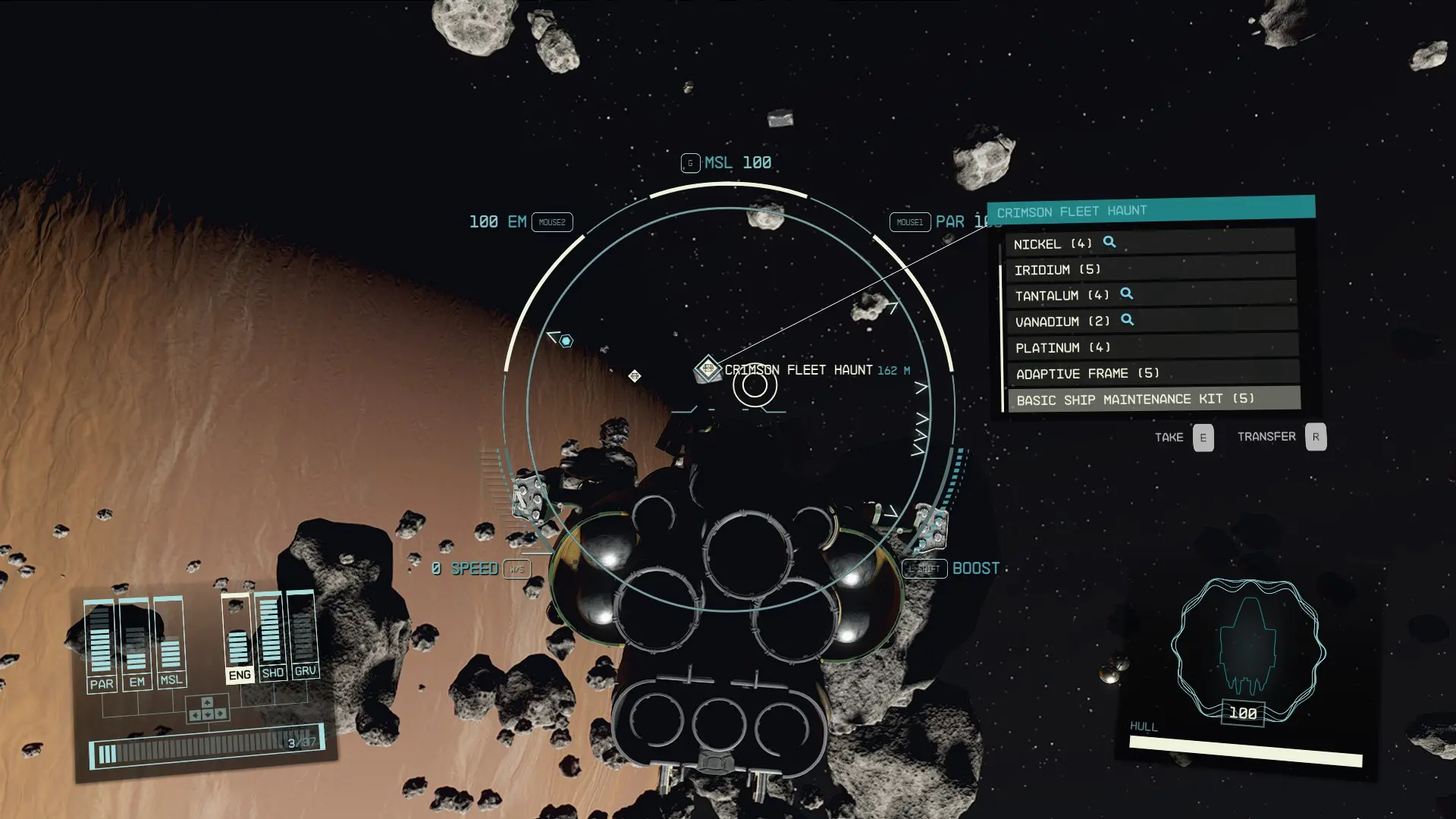Pick Tantalum from the cargo list
Image resolution: width=1456 pixels, height=819 pixels.
1149,295
